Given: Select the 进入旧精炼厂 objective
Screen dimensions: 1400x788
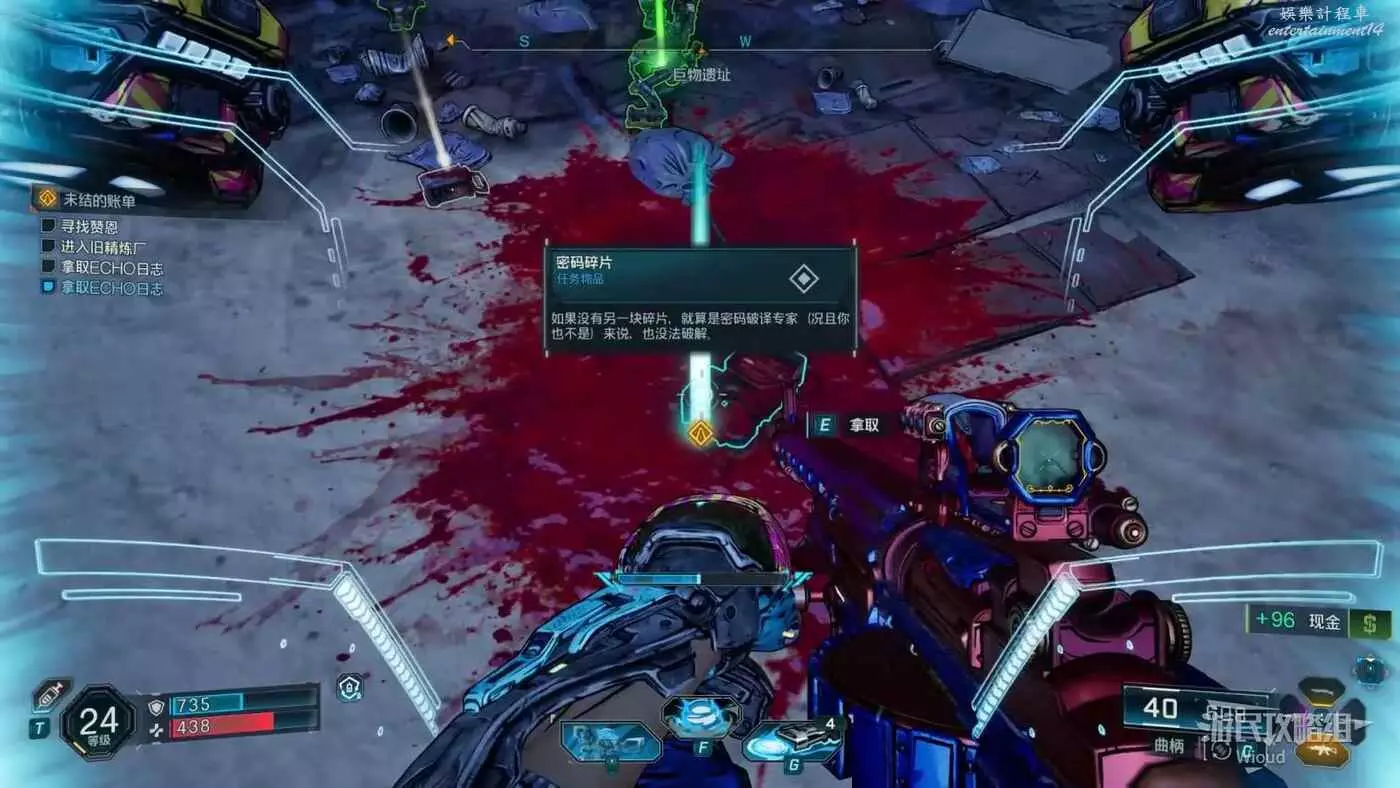Looking at the screenshot, I should [102, 247].
